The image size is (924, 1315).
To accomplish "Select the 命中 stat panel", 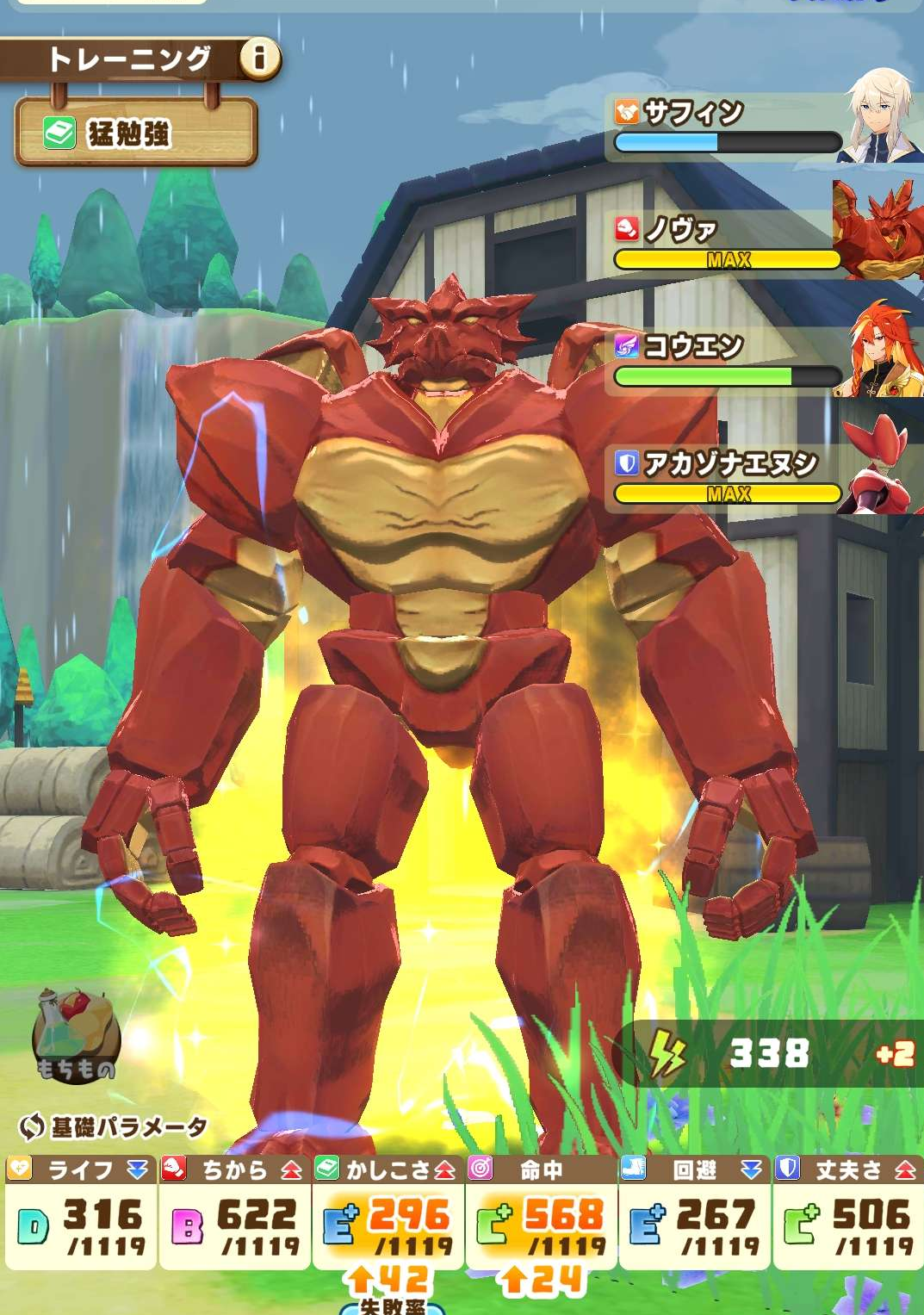I will click(541, 1213).
